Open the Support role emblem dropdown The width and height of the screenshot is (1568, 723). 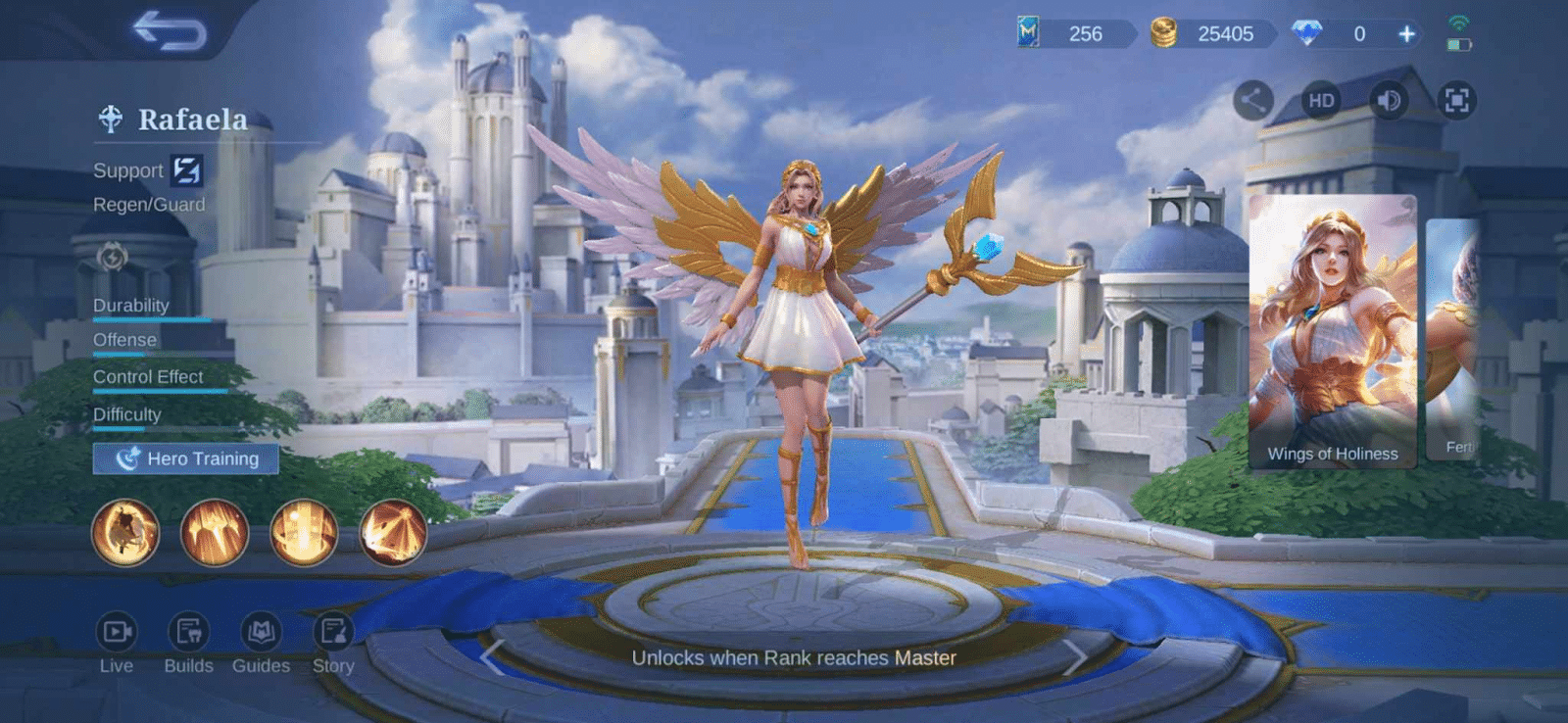click(185, 169)
